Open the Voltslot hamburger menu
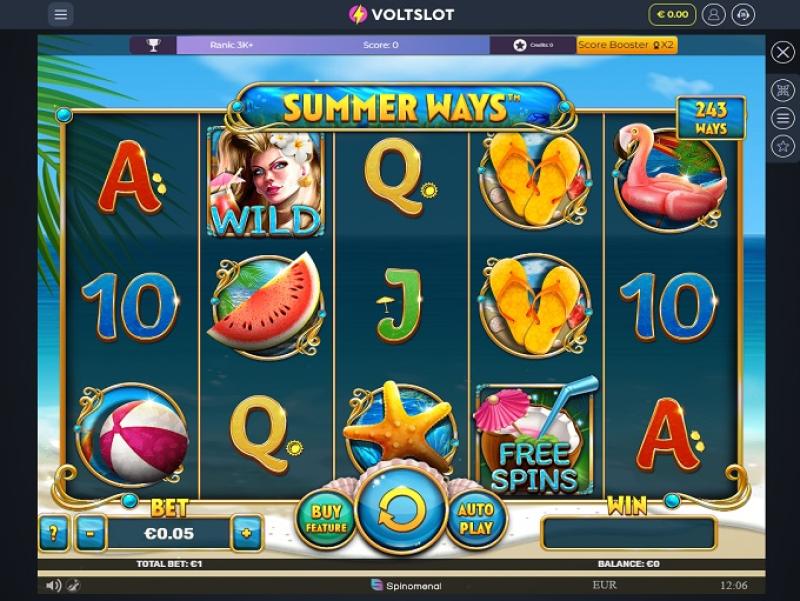This screenshot has width=800, height=601. (x=61, y=14)
